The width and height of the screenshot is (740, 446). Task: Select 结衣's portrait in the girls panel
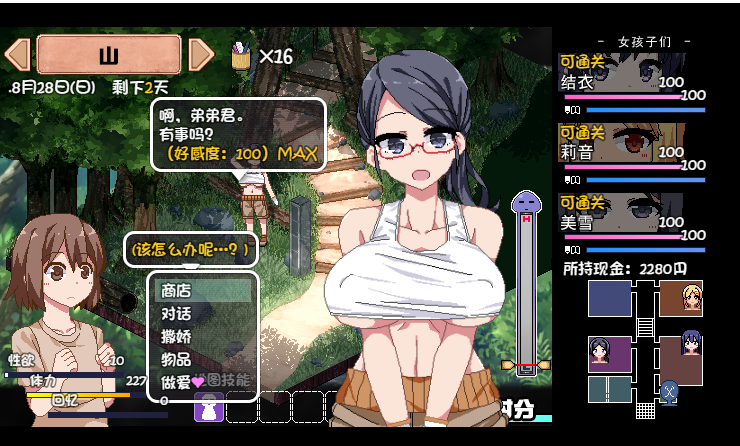click(621, 73)
